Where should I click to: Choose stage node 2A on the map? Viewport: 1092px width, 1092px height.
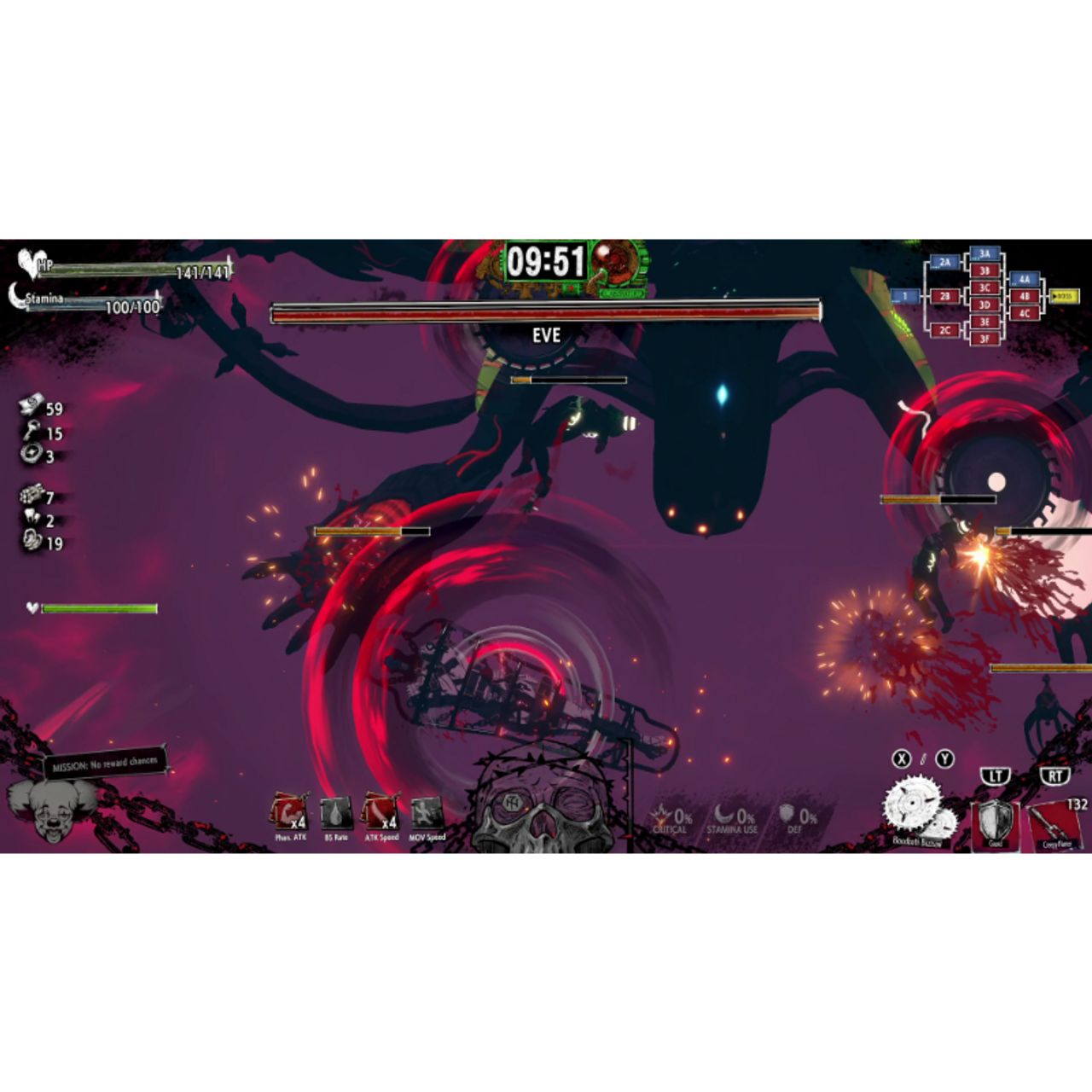point(944,263)
